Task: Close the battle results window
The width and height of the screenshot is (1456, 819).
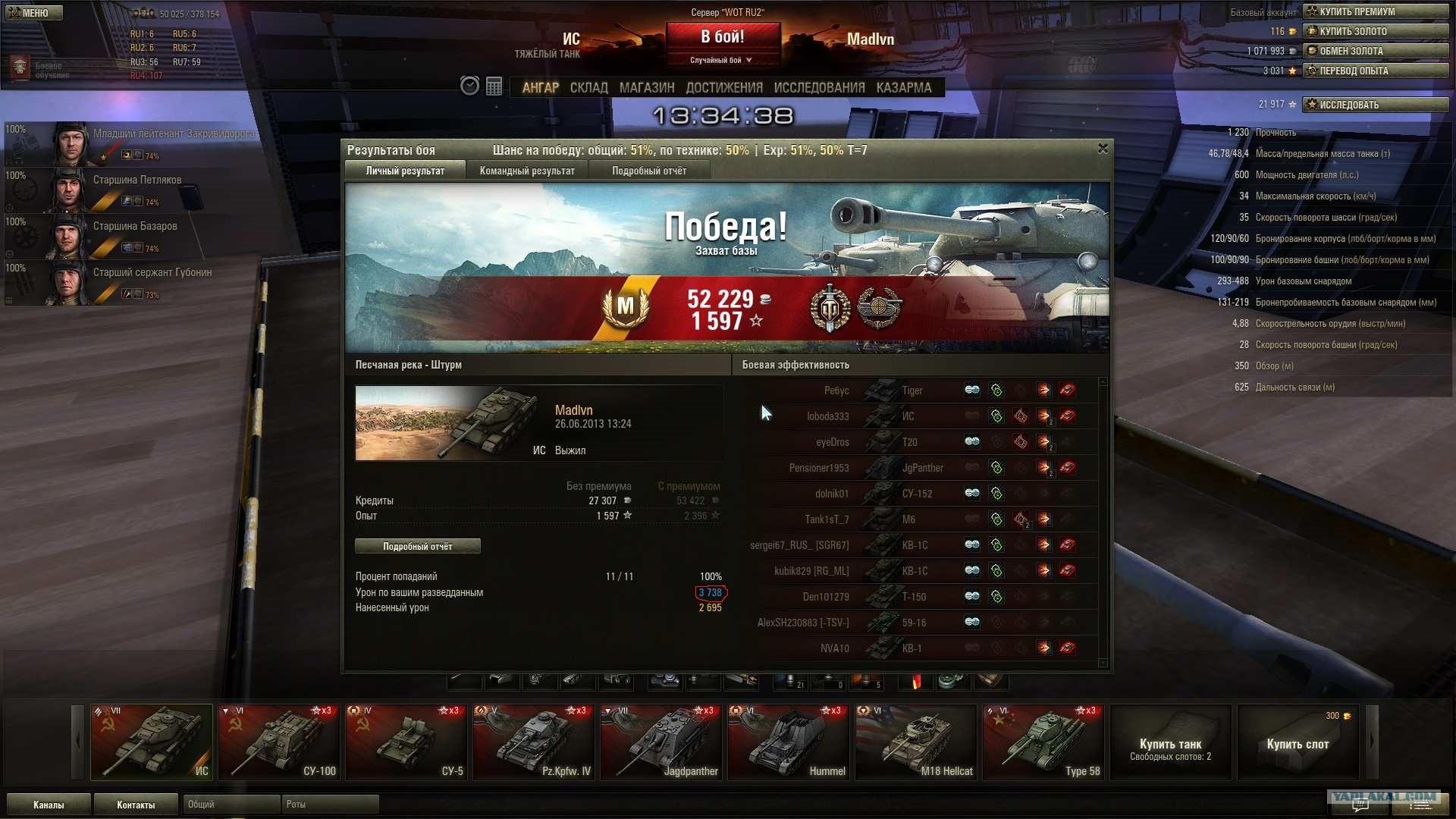Action: (1103, 149)
